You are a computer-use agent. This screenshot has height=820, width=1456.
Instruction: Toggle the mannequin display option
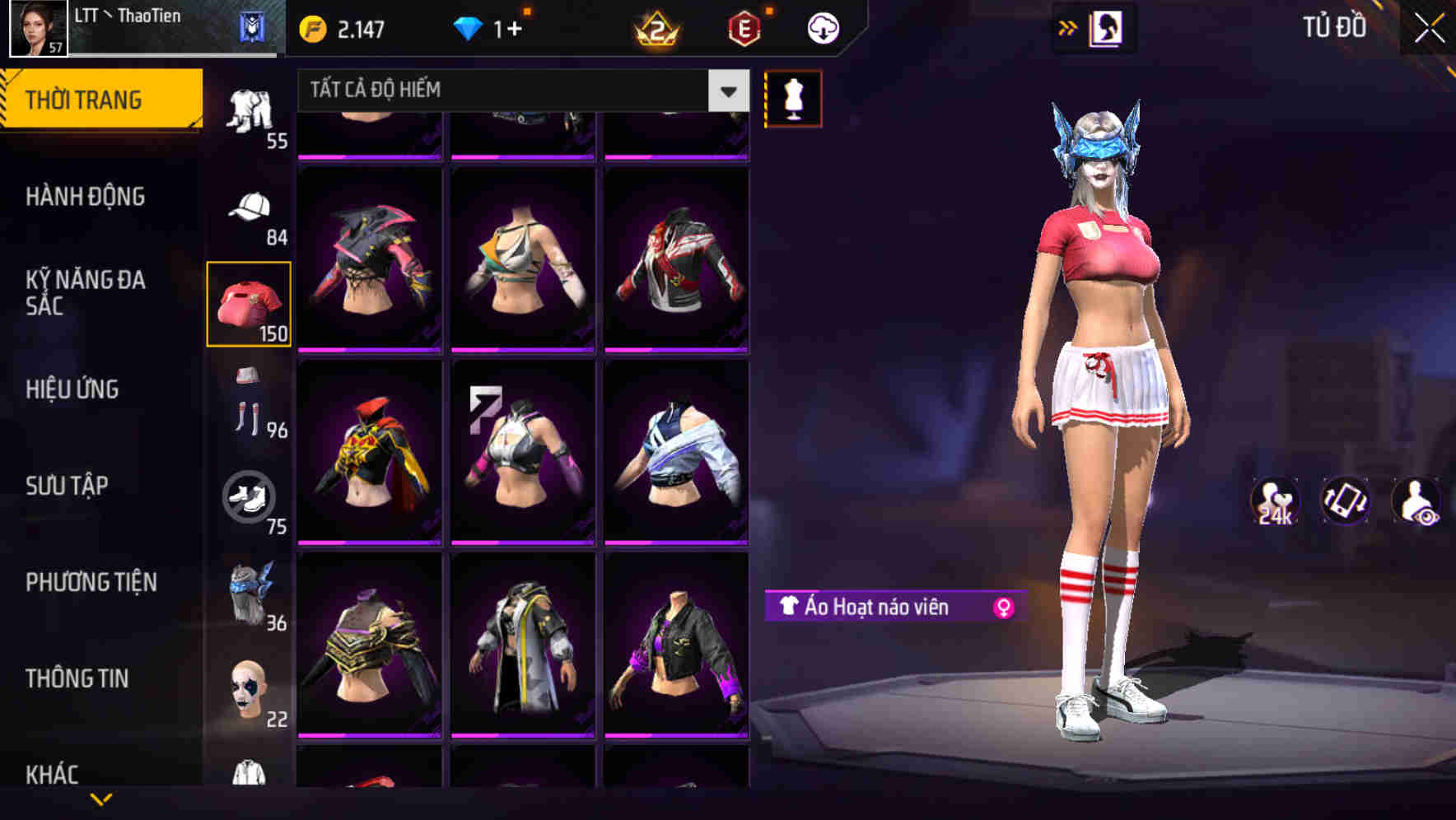point(793,98)
